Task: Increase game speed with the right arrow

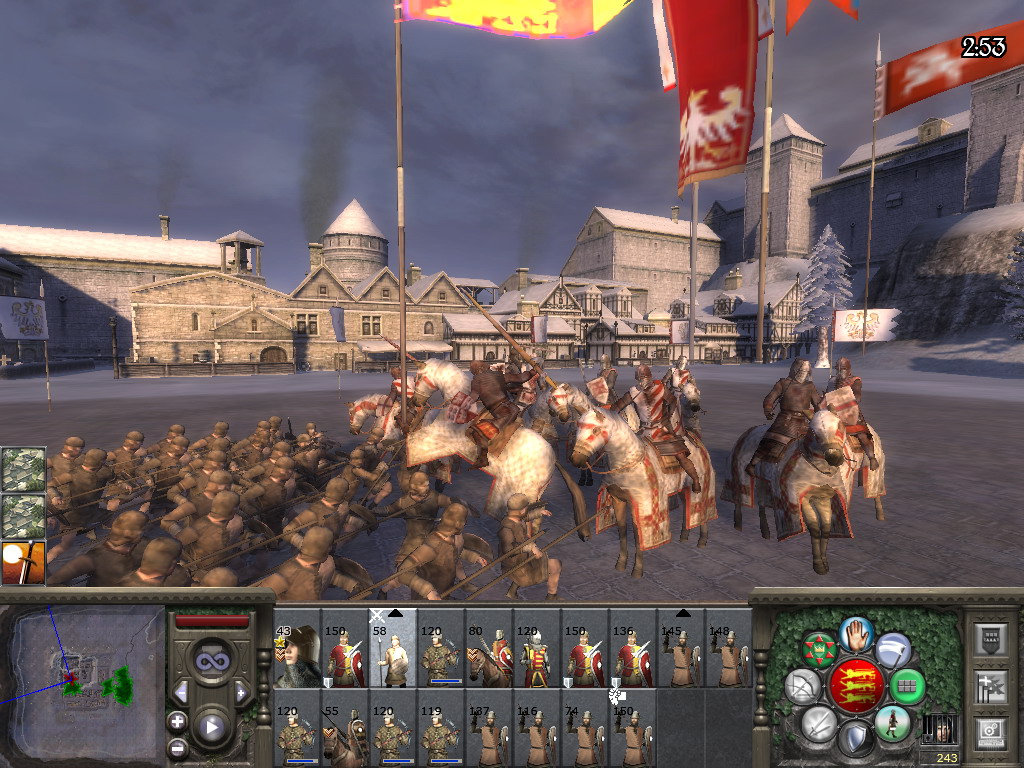Action: [241, 692]
